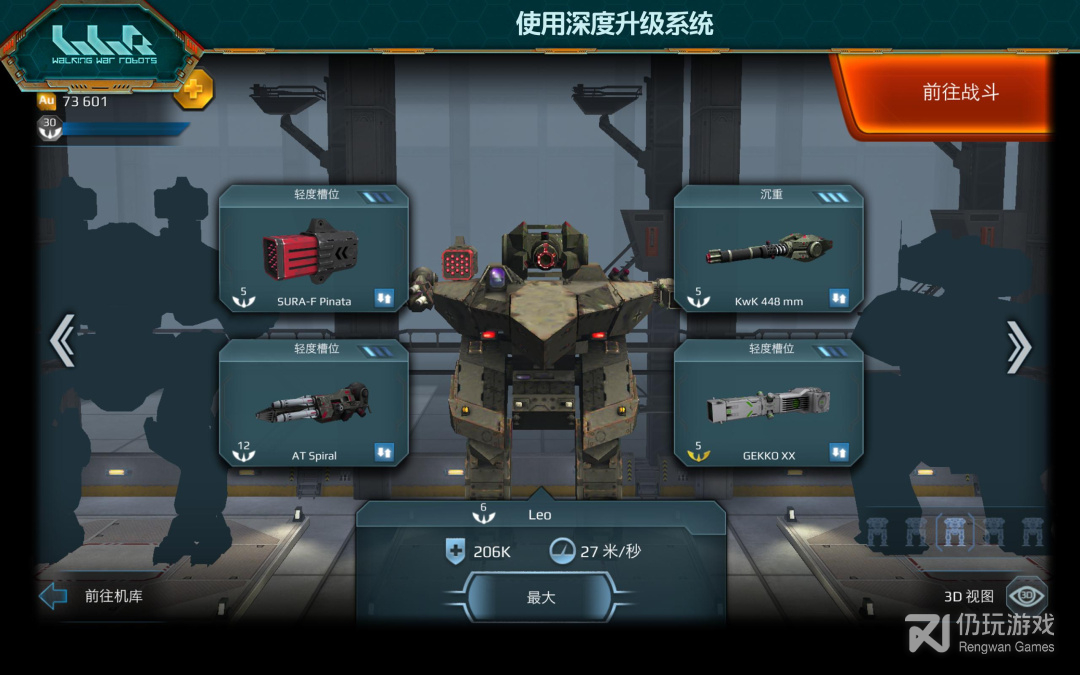
Task: Click the 最大 button under Leo stats
Action: point(540,597)
